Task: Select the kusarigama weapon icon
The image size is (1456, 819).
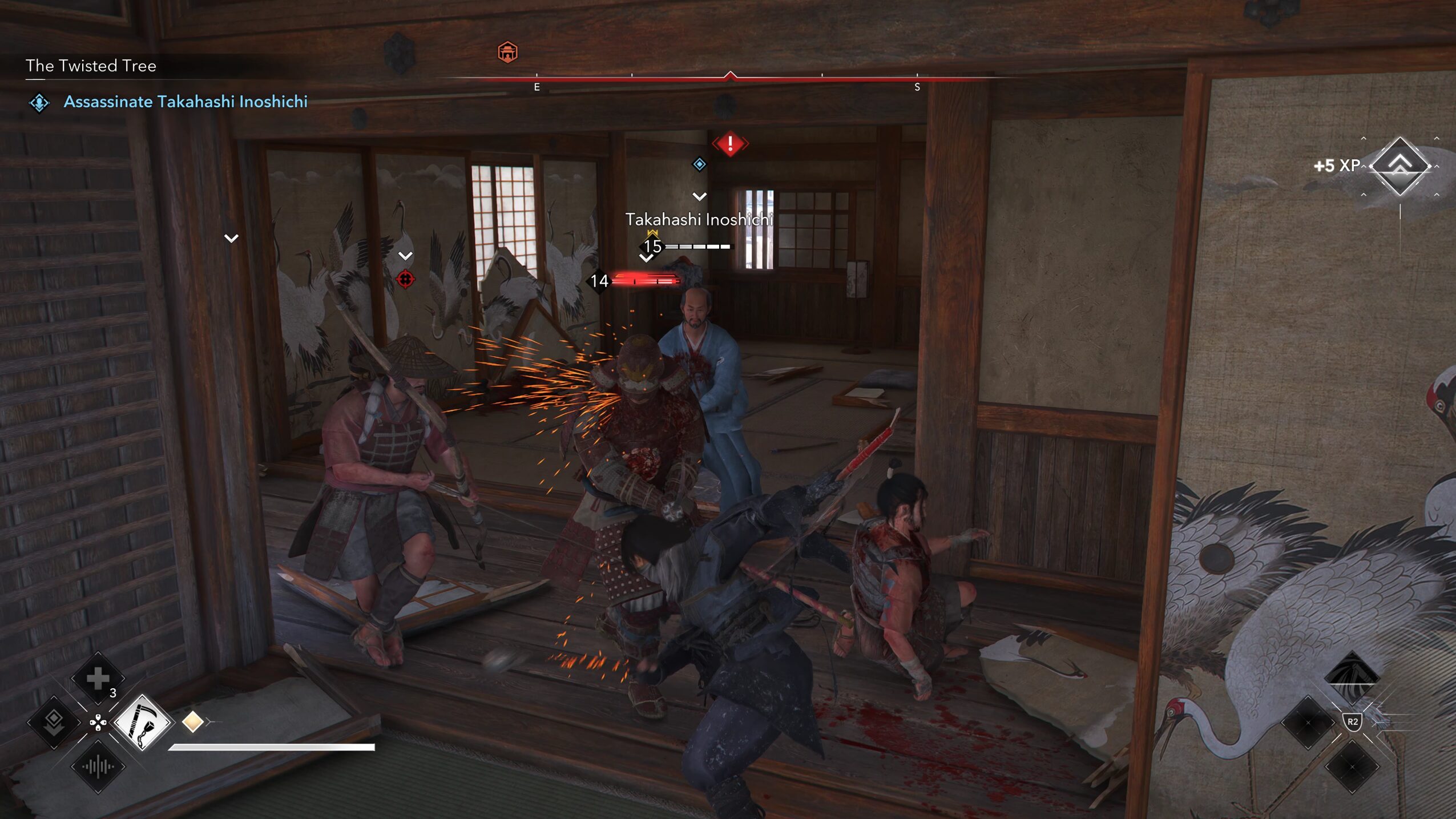Action: point(142,723)
